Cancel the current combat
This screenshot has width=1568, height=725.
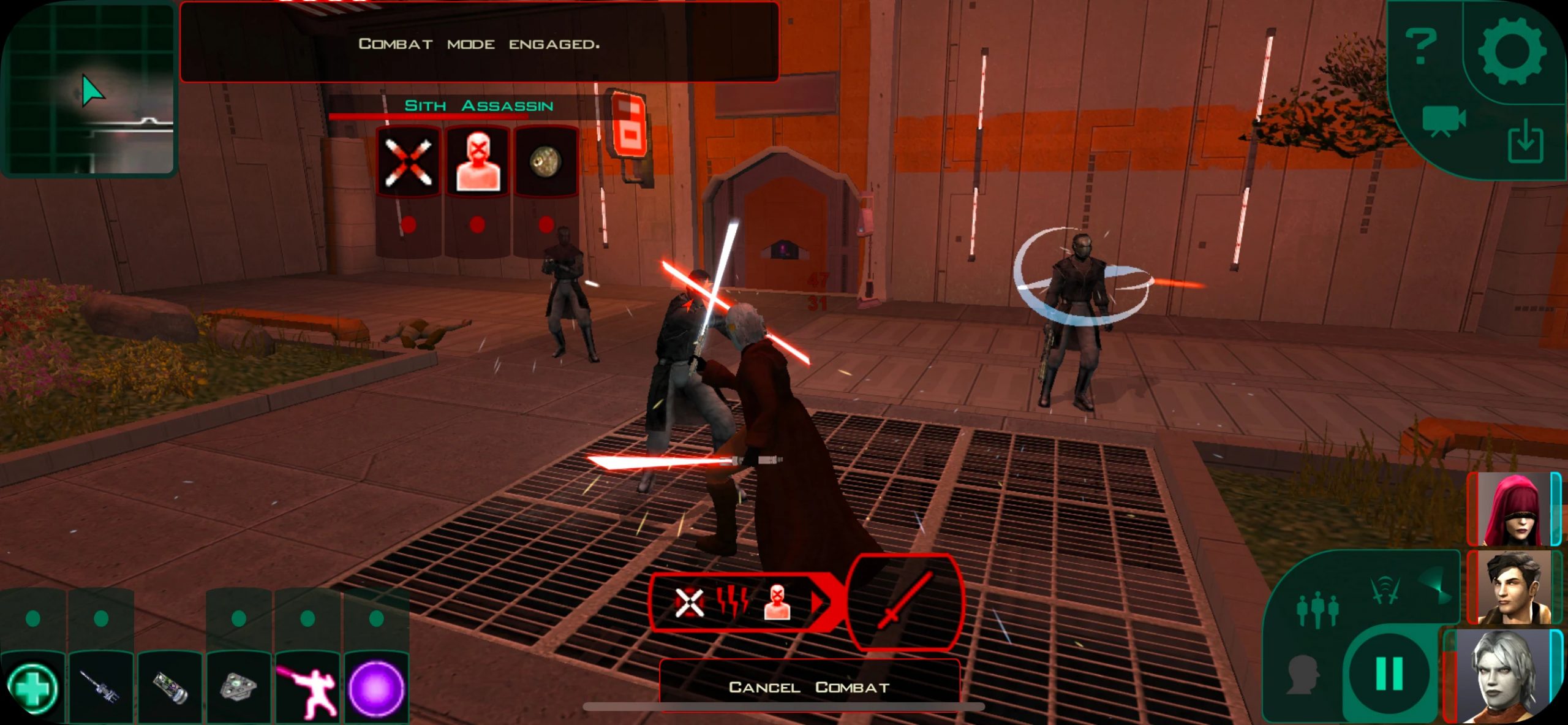coord(809,687)
